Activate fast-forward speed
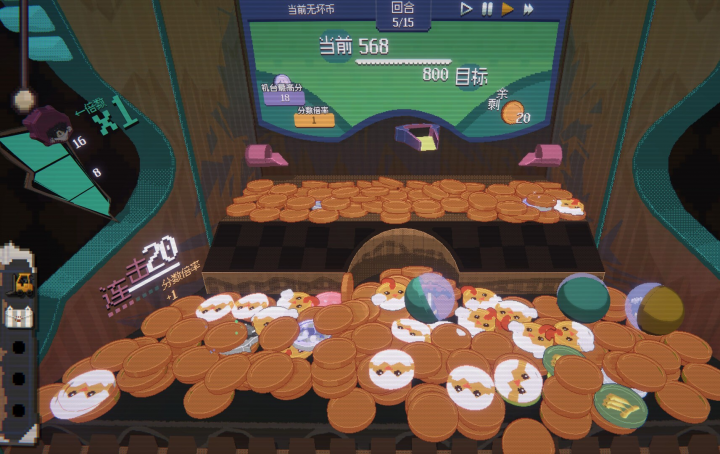Screen dimensions: 720x454 tap(528, 9)
